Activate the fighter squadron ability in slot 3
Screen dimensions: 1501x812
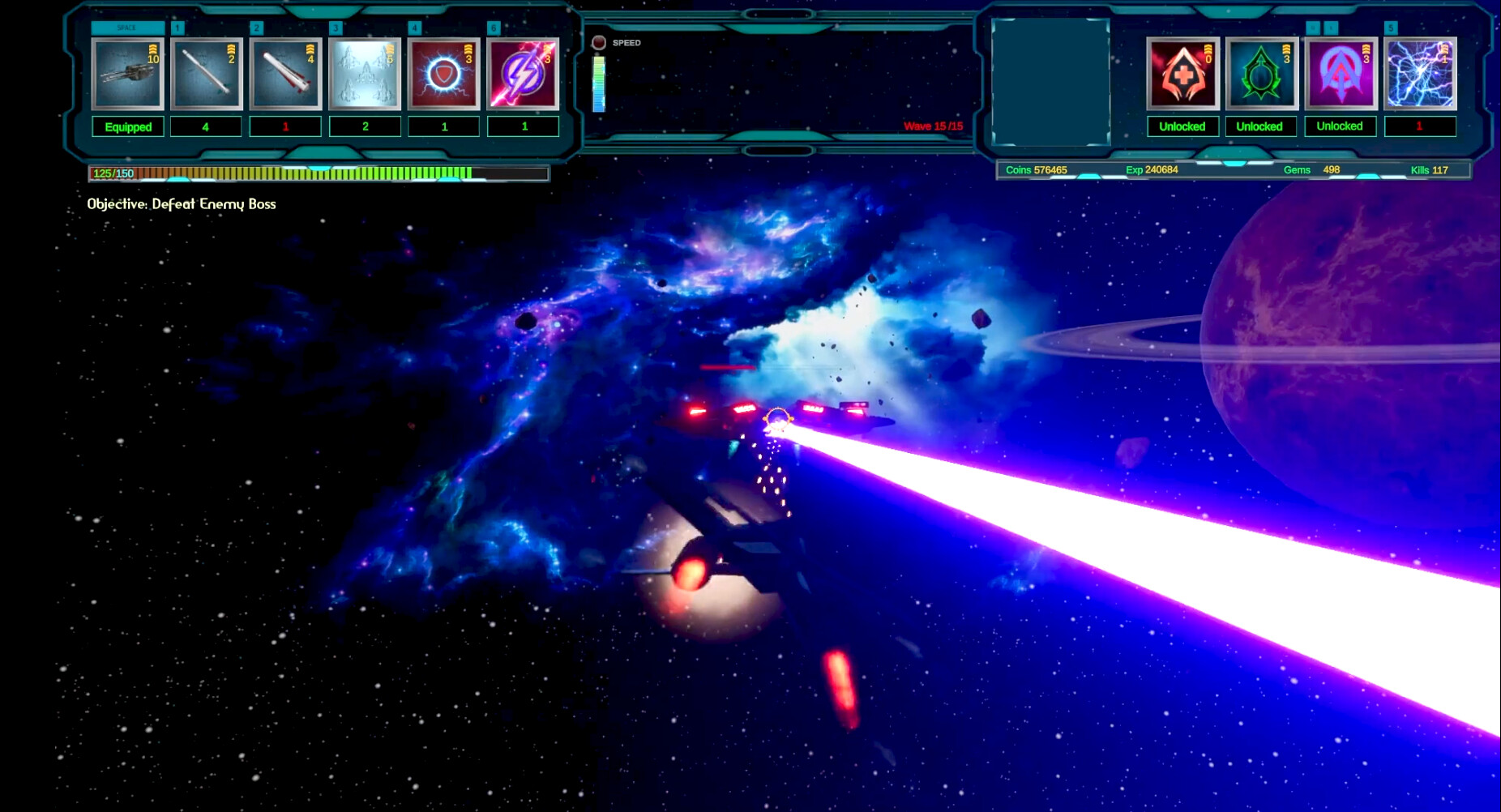point(365,75)
